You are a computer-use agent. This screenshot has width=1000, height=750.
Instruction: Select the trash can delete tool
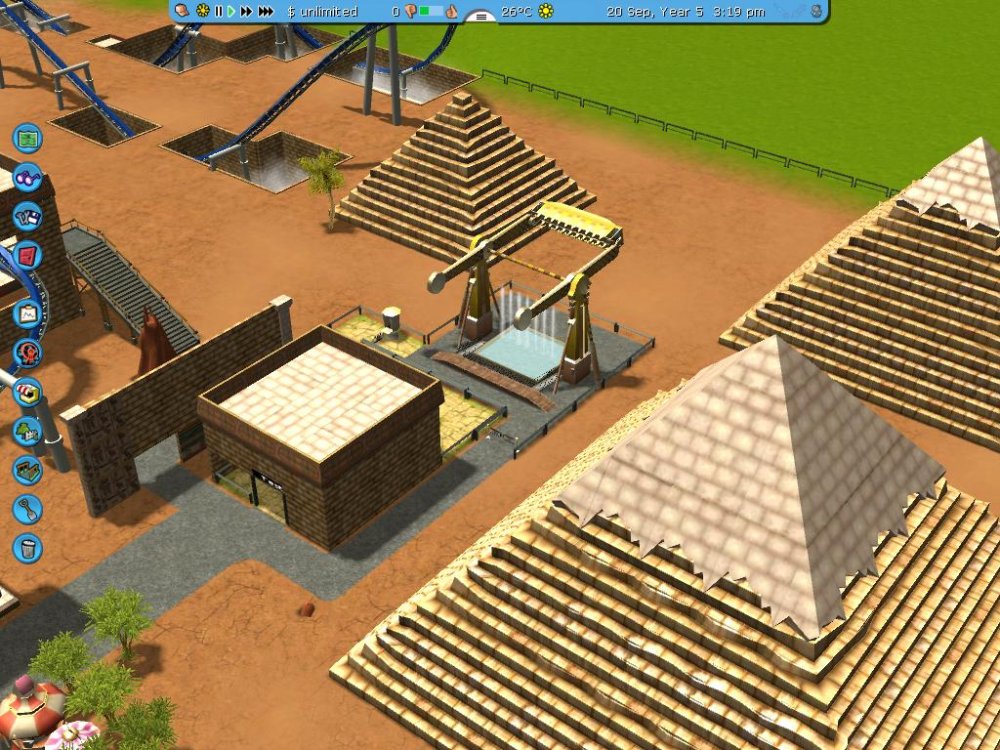[27, 548]
